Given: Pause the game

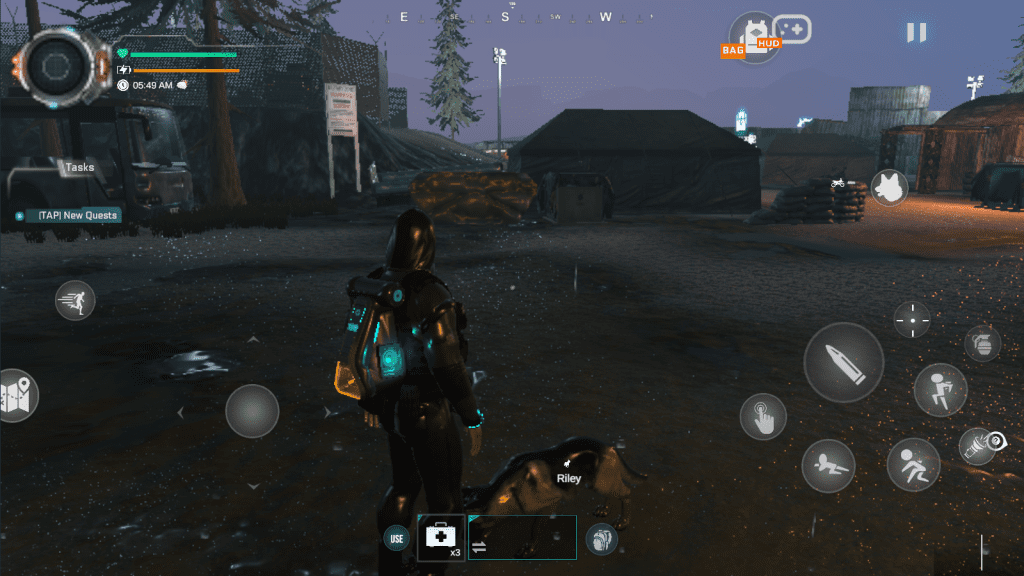Looking at the screenshot, I should [x=916, y=32].
